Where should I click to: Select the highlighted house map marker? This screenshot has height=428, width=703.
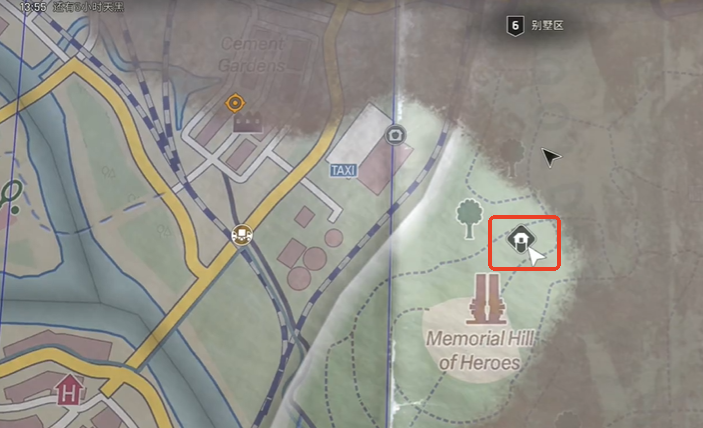click(x=520, y=240)
